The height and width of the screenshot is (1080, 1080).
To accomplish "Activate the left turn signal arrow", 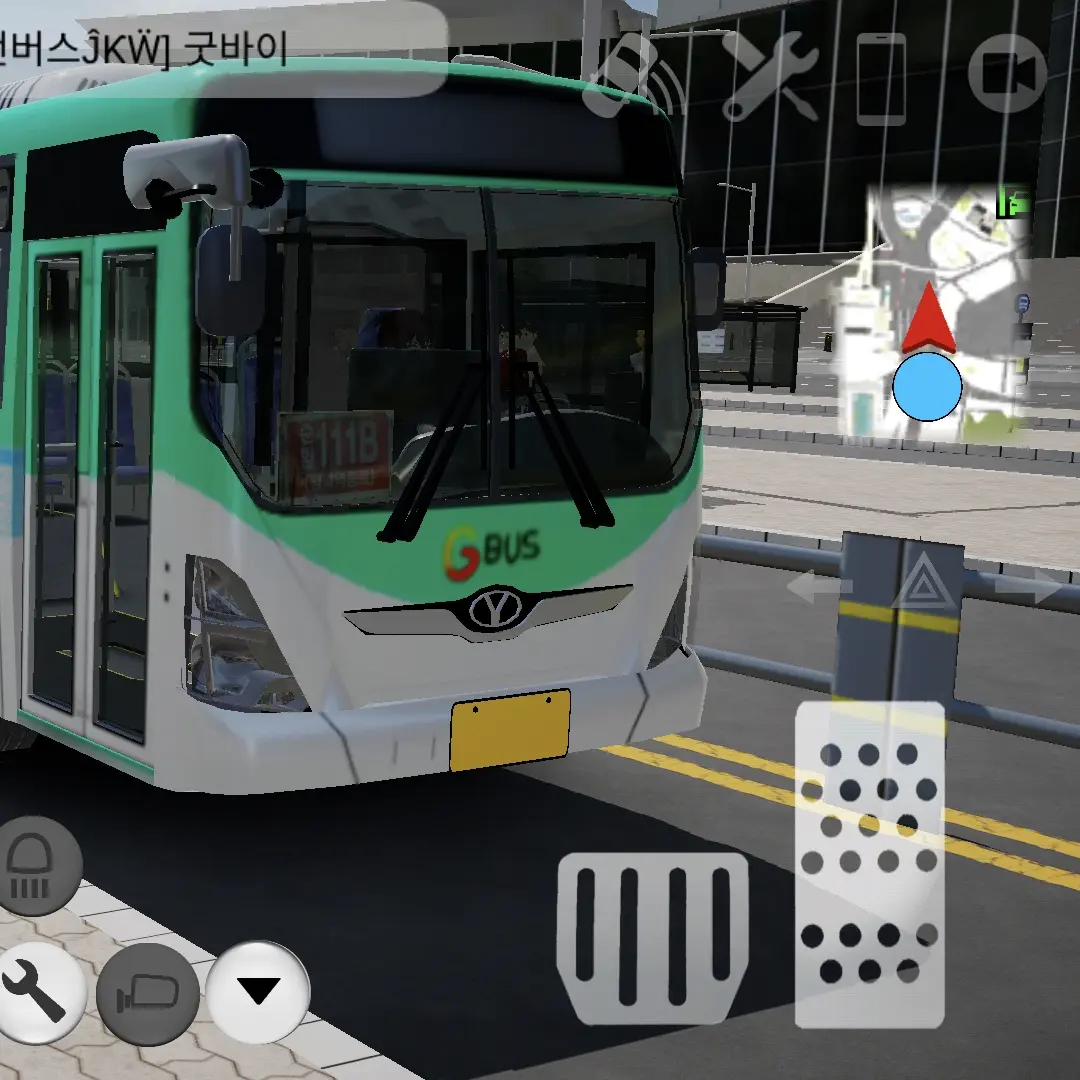I will tap(817, 586).
